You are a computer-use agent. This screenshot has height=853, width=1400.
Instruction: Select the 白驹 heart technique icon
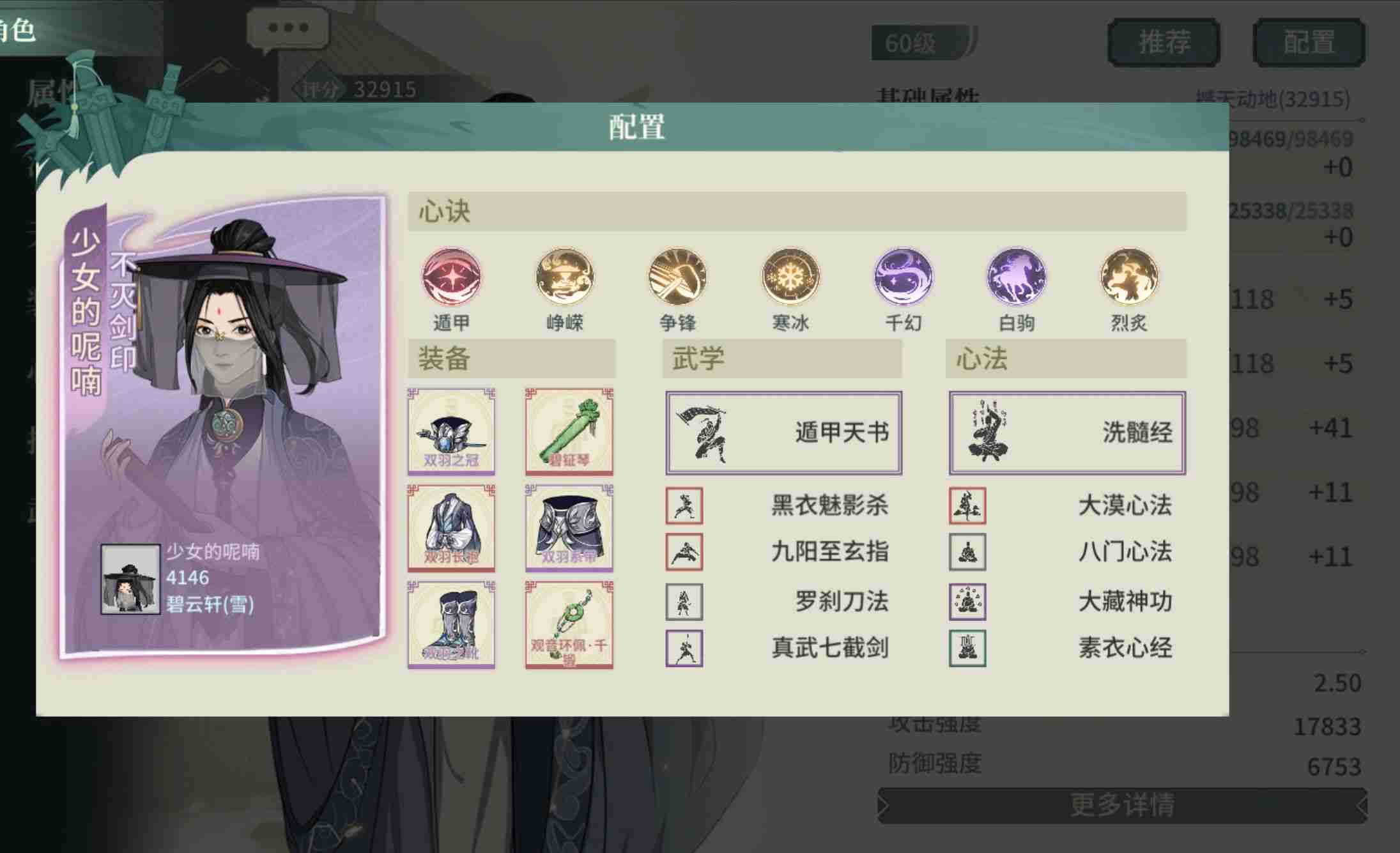[x=1015, y=277]
